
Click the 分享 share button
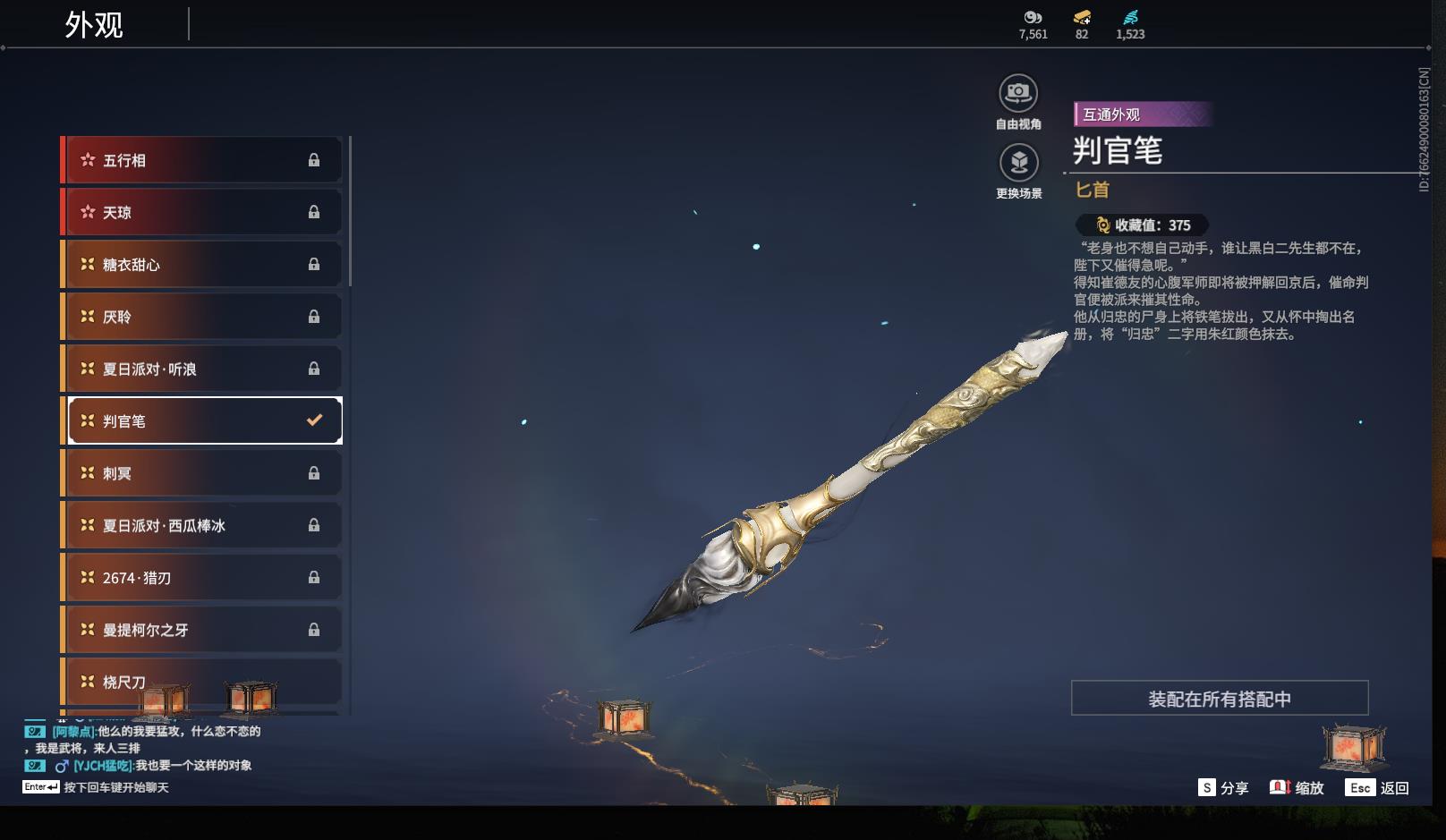(x=1223, y=788)
